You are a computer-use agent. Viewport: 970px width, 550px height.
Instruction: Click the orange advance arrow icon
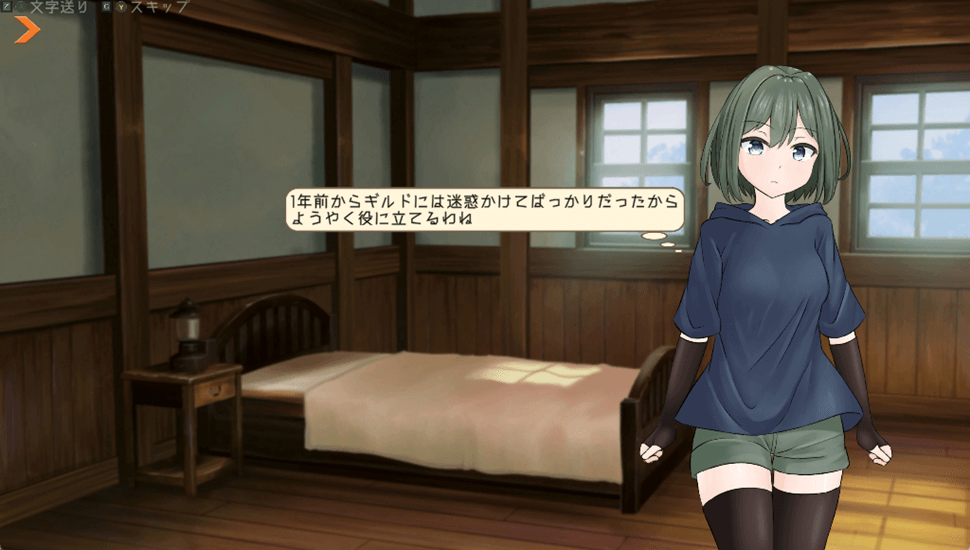point(27,31)
